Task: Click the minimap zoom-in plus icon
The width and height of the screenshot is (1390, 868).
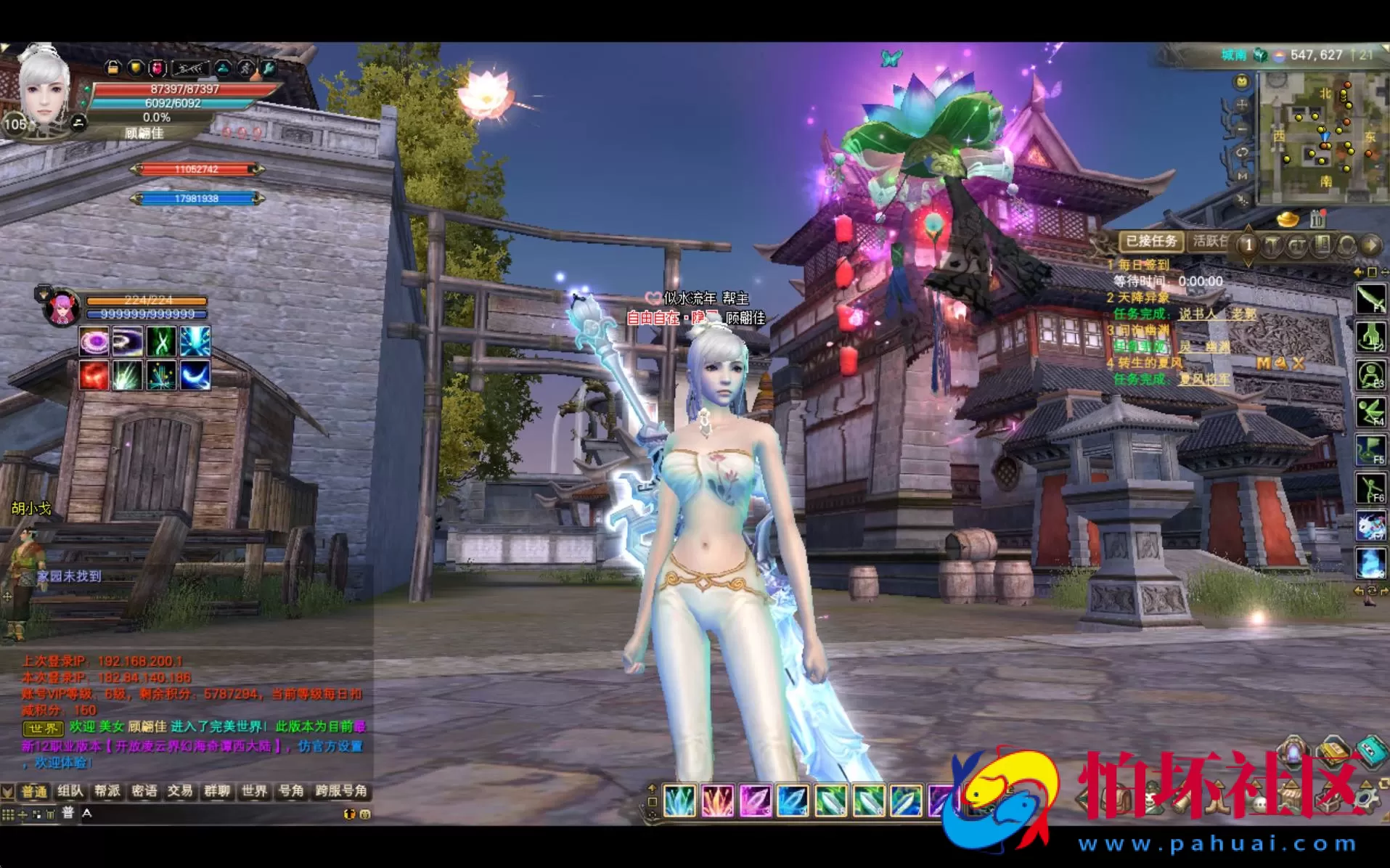Action: coord(1243,105)
